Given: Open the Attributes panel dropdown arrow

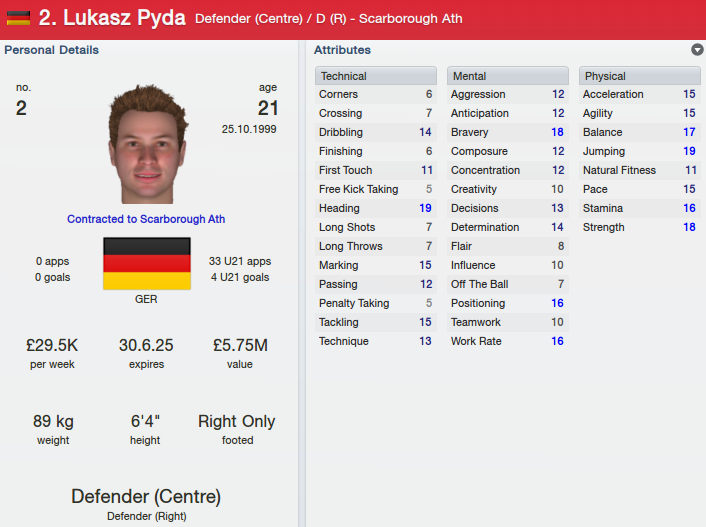Looking at the screenshot, I should coord(696,50).
